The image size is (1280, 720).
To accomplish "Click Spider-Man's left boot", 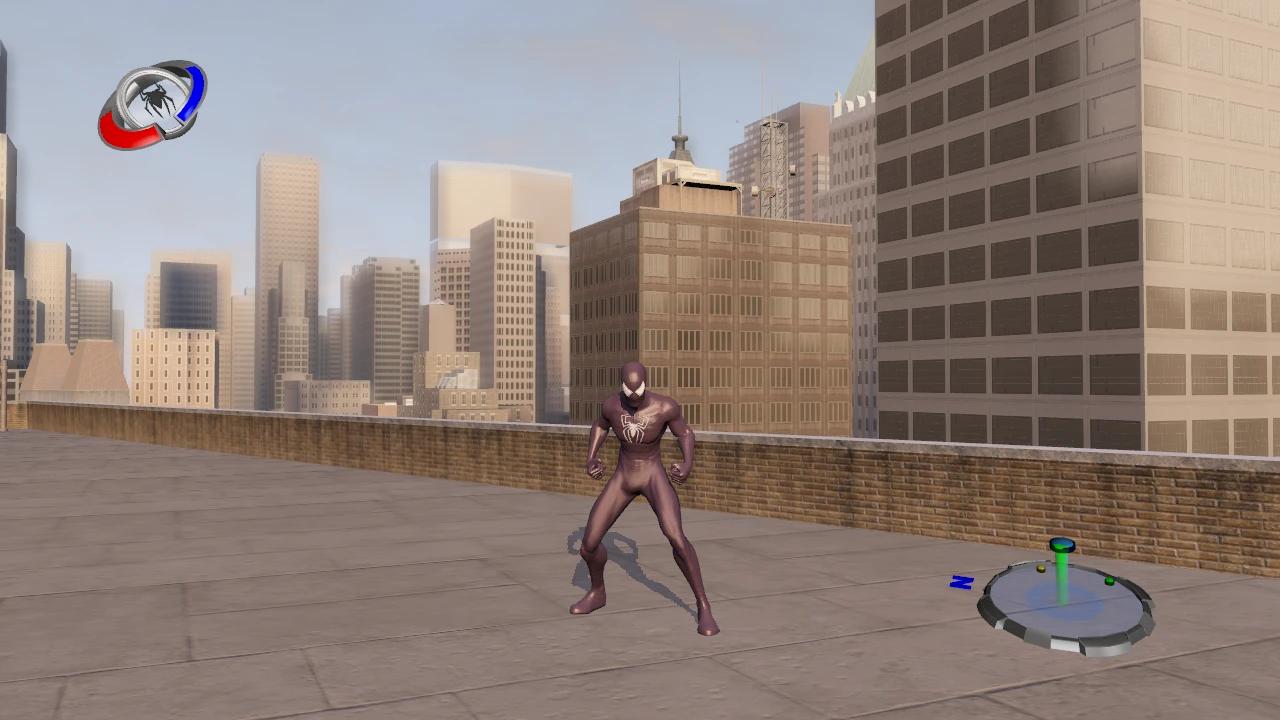I will coord(706,627).
